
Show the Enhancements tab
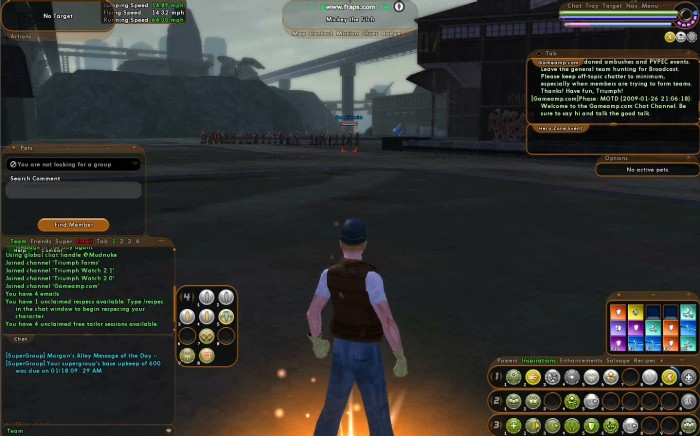[581, 360]
